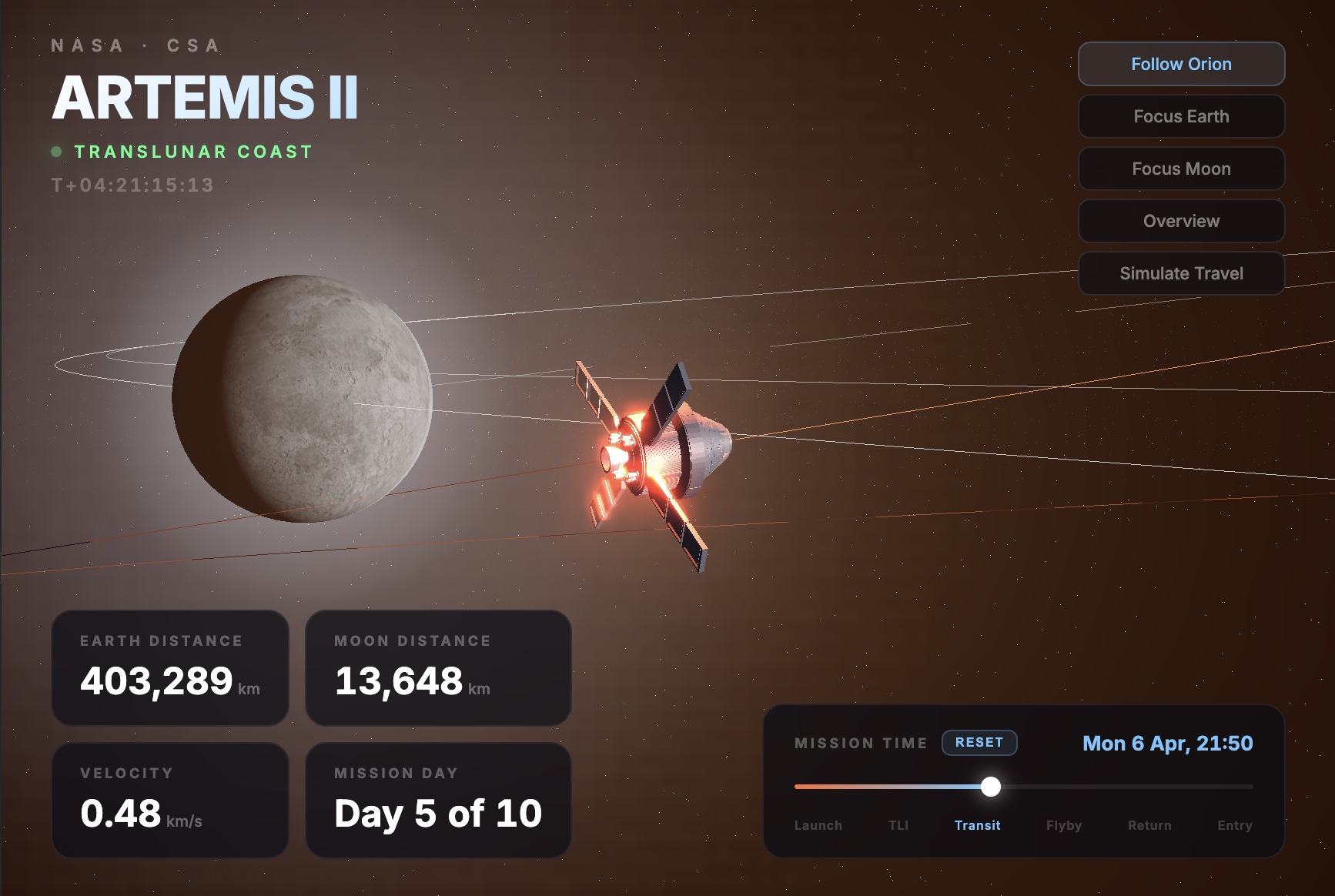This screenshot has height=896, width=1335.
Task: Reset the mission time
Action: pos(979,743)
